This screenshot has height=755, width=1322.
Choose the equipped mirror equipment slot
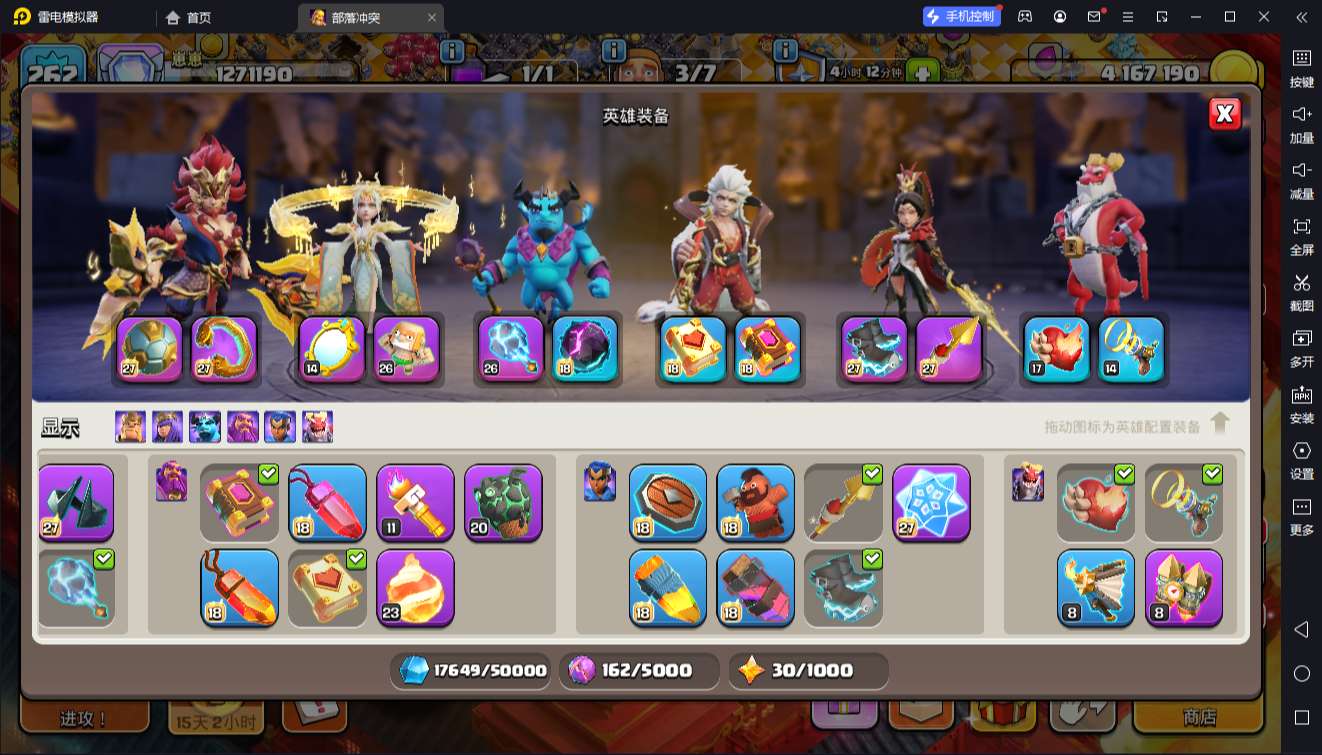tap(331, 349)
